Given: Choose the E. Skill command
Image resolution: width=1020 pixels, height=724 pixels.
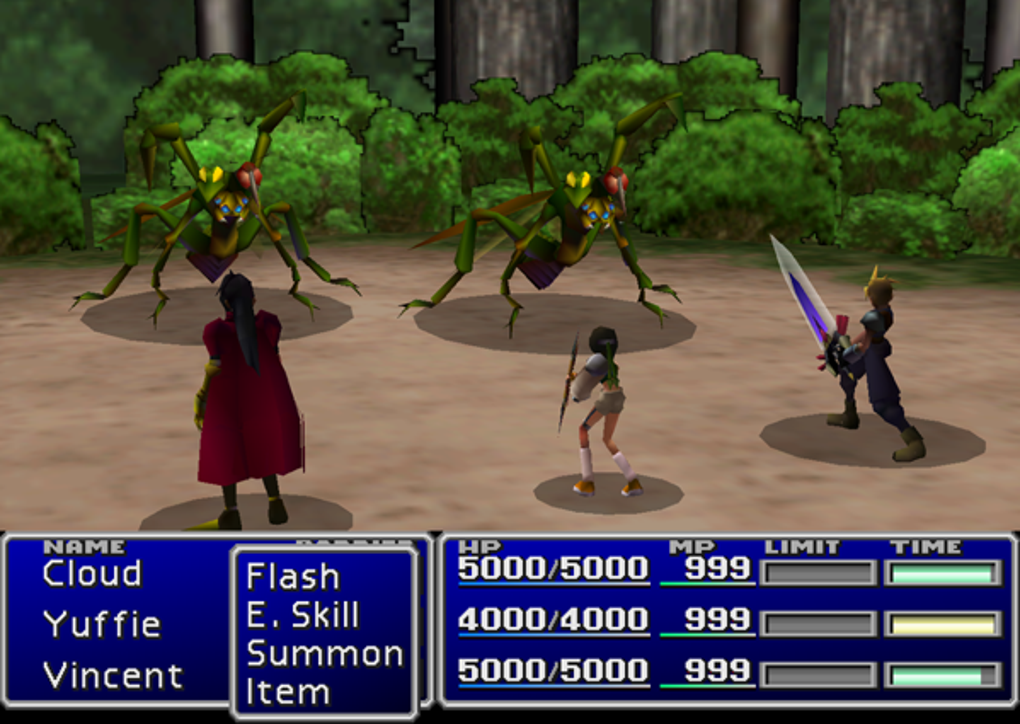Looking at the screenshot, I should click(x=302, y=615).
